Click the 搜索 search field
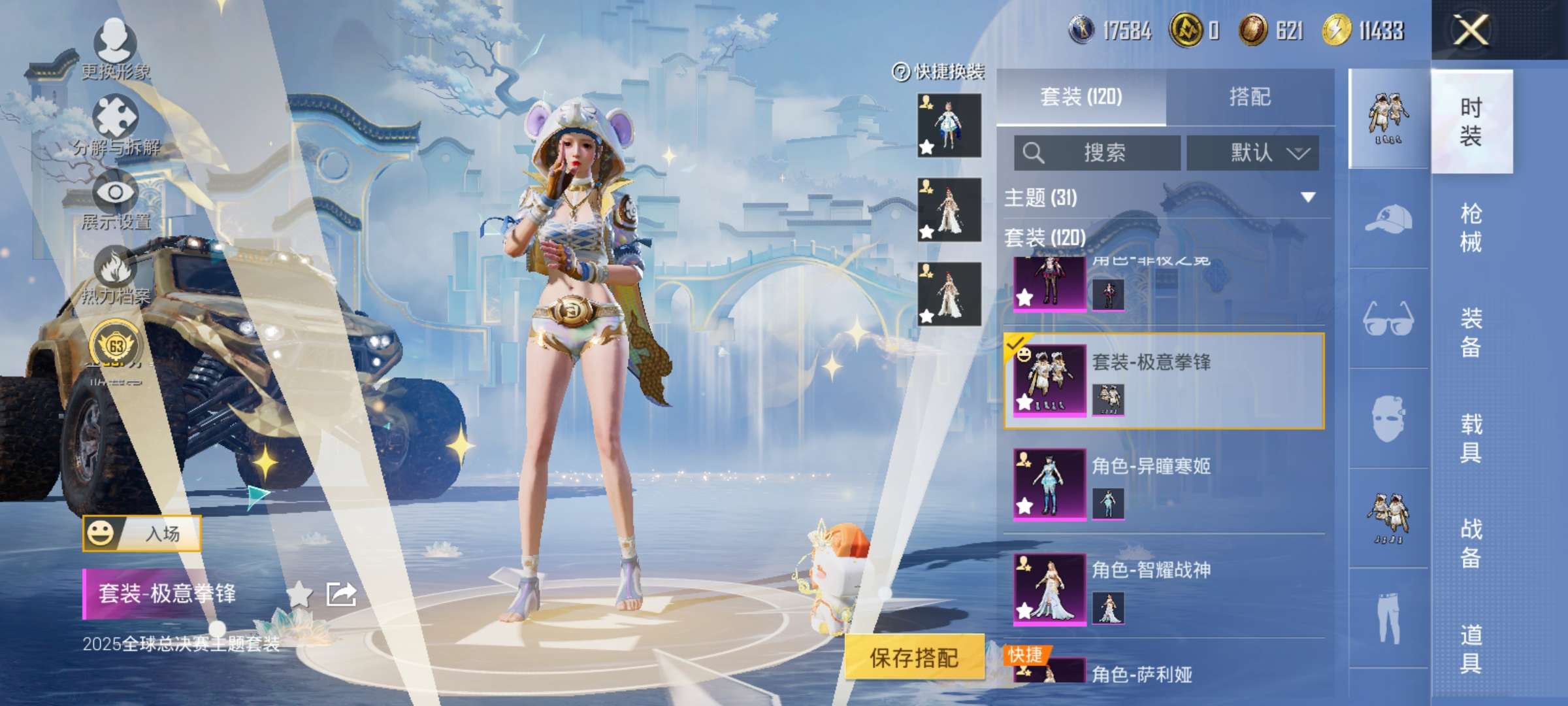The height and width of the screenshot is (706, 1568). pyautogui.click(x=1098, y=153)
